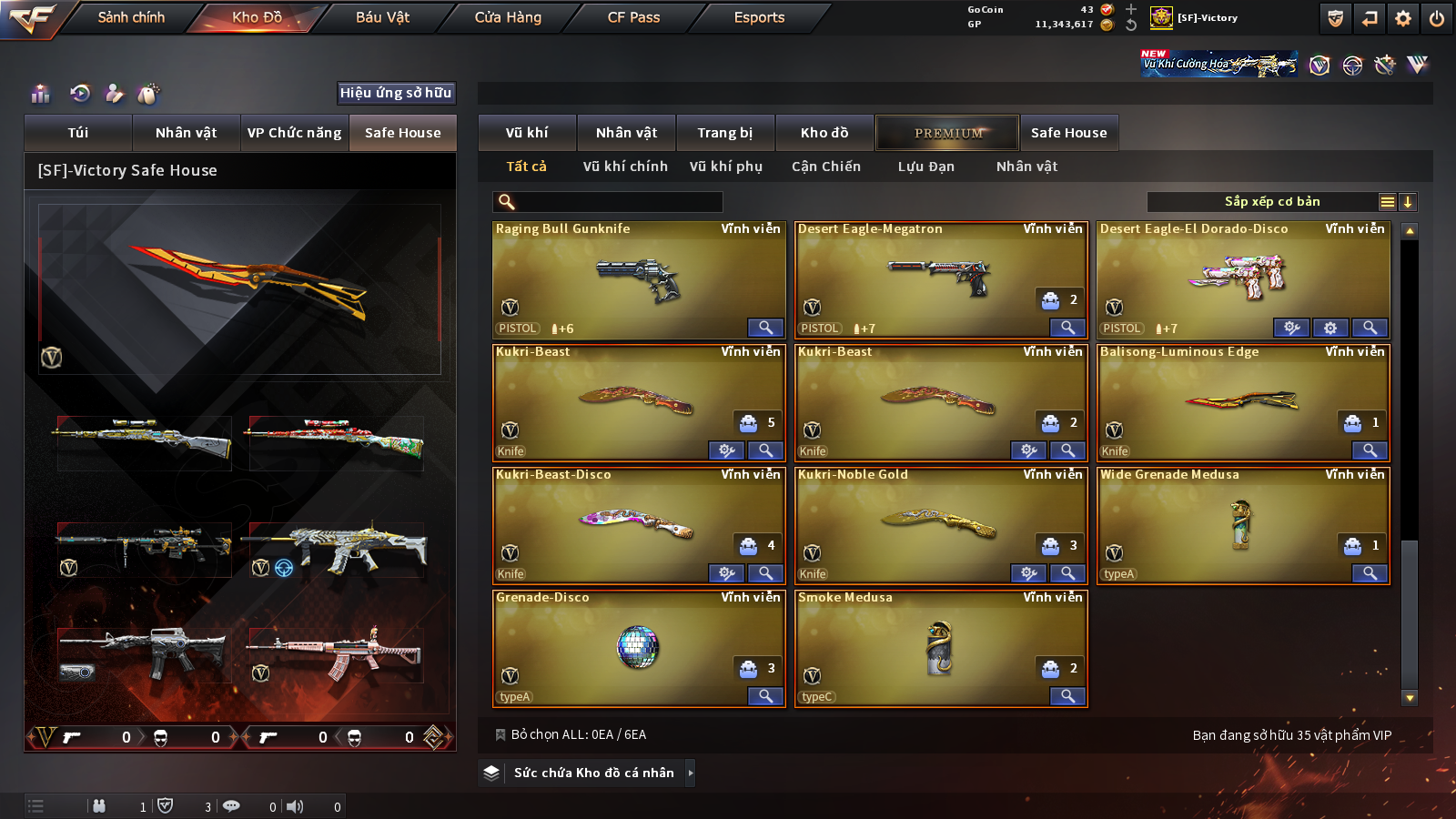The image size is (1456, 819).
Task: Exit the game using the power icon
Action: (x=1437, y=18)
